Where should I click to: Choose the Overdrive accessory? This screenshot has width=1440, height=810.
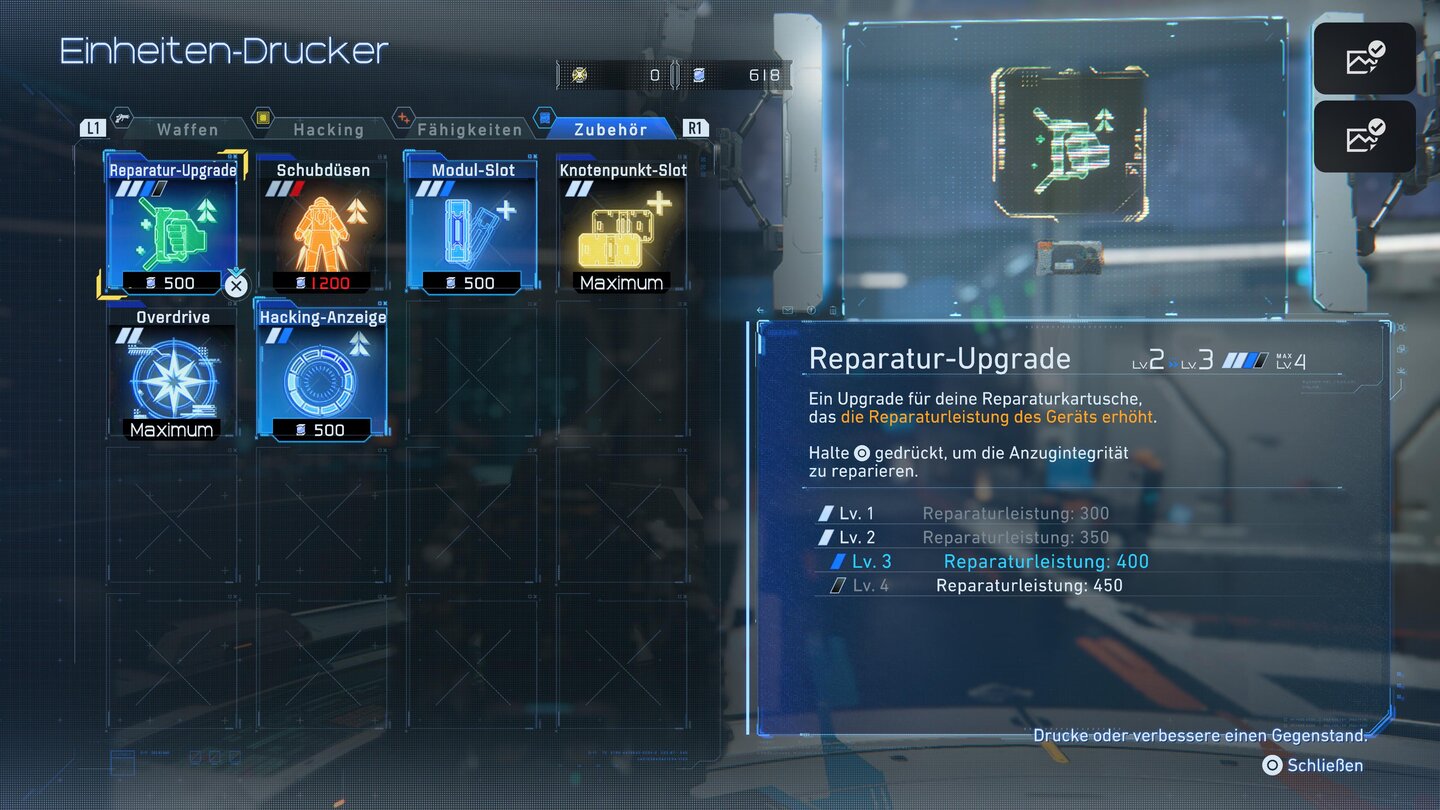point(172,372)
